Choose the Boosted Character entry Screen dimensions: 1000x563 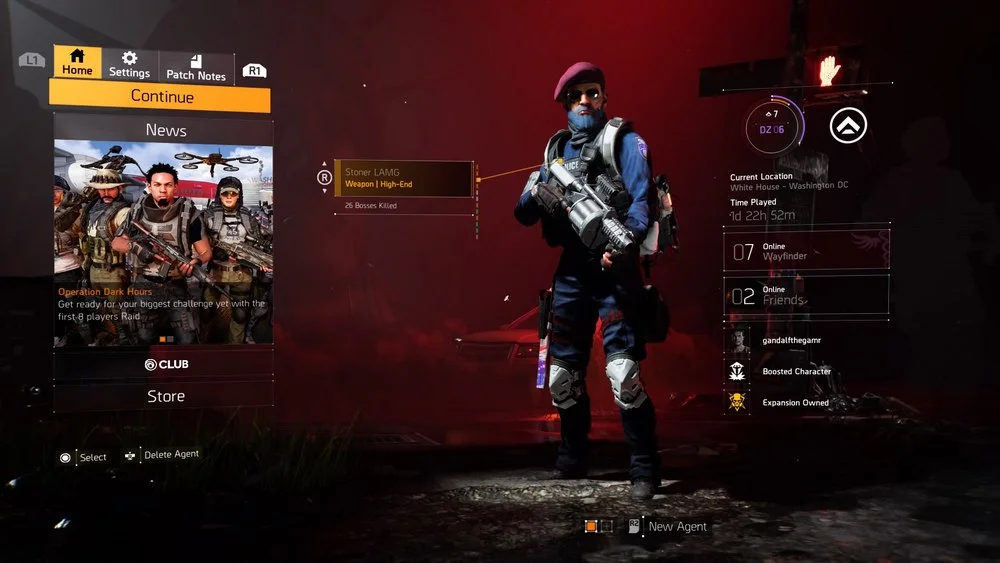click(796, 372)
